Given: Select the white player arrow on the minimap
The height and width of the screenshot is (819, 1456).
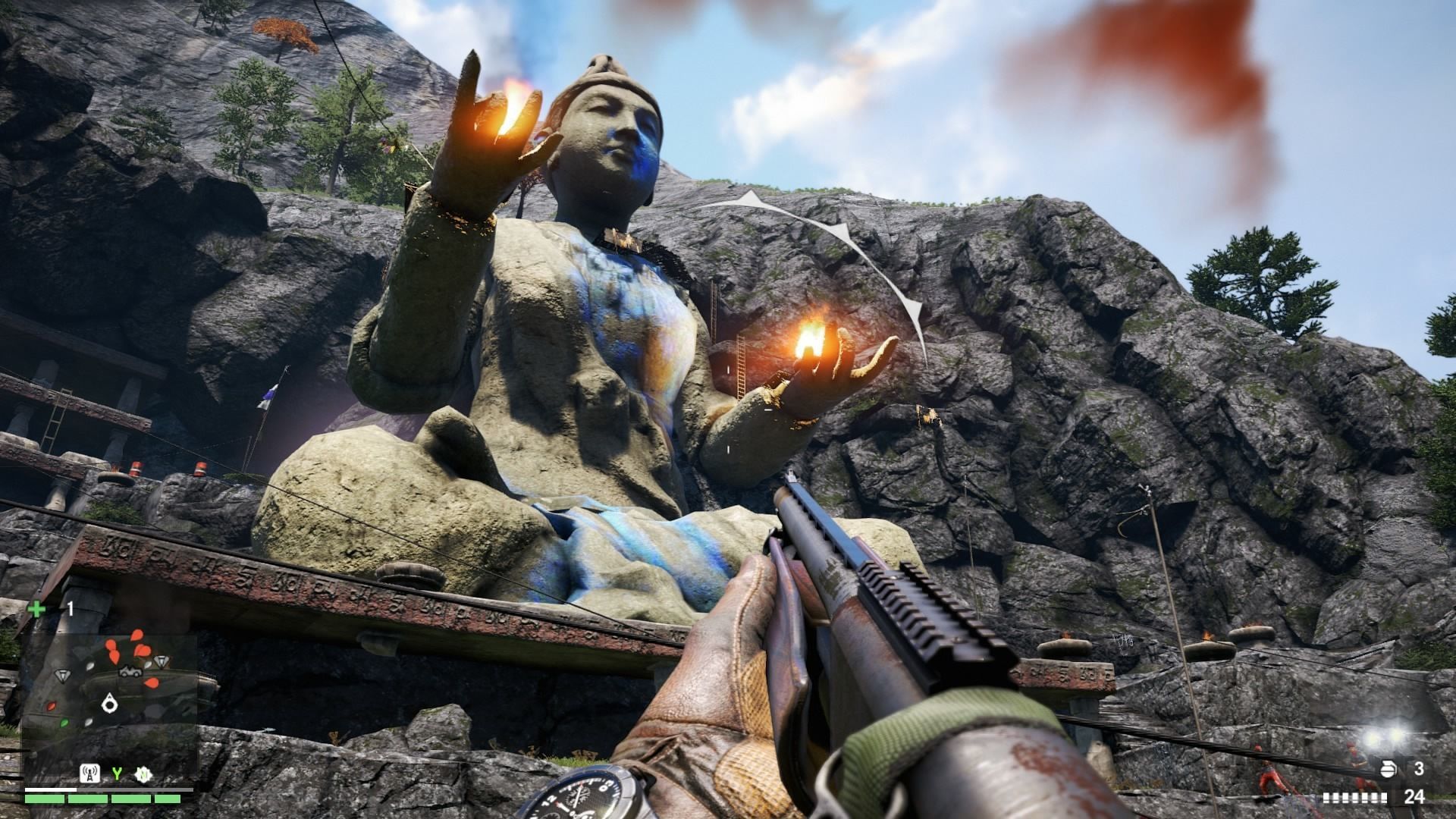Looking at the screenshot, I should click(111, 704).
